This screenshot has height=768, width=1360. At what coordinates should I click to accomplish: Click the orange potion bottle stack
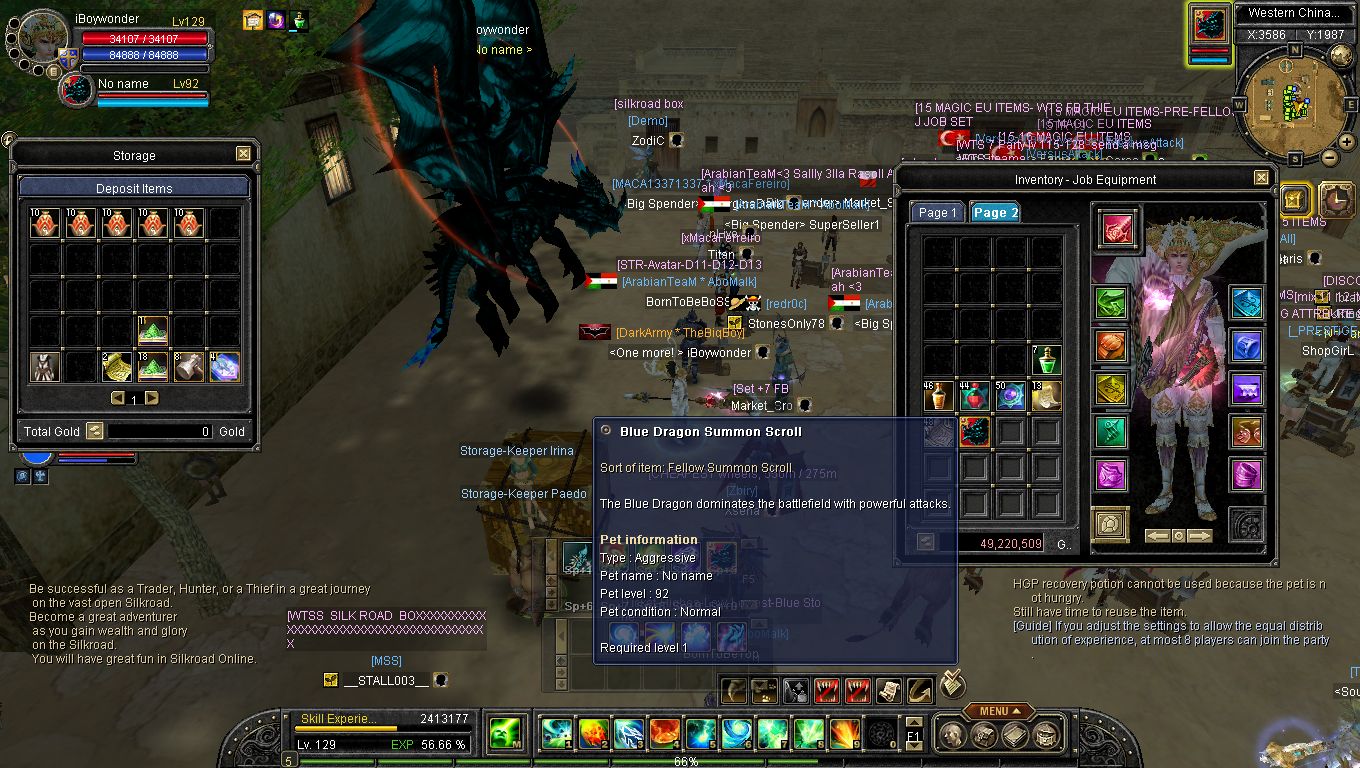click(938, 396)
